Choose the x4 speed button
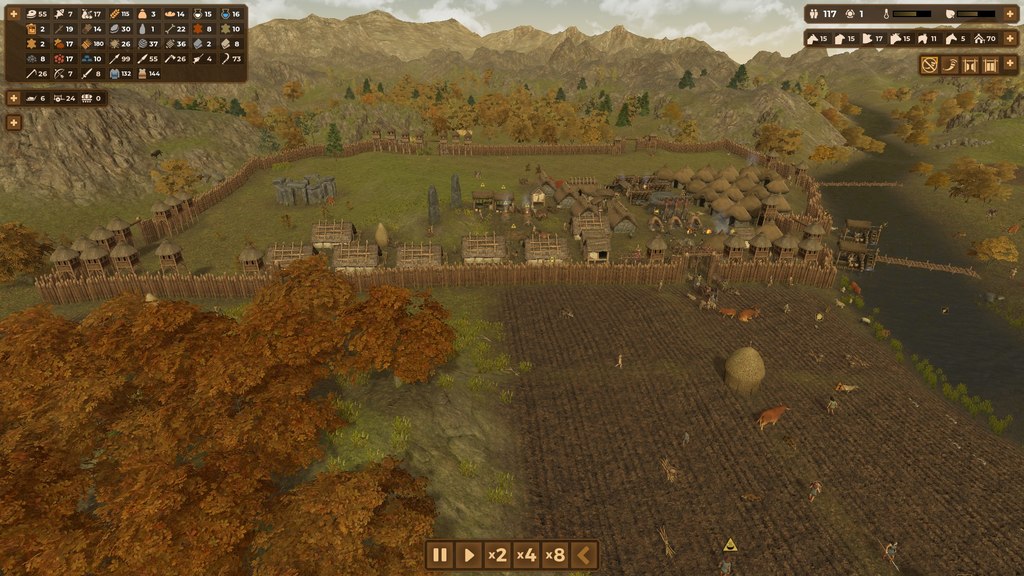This screenshot has height=576, width=1024. pos(527,555)
